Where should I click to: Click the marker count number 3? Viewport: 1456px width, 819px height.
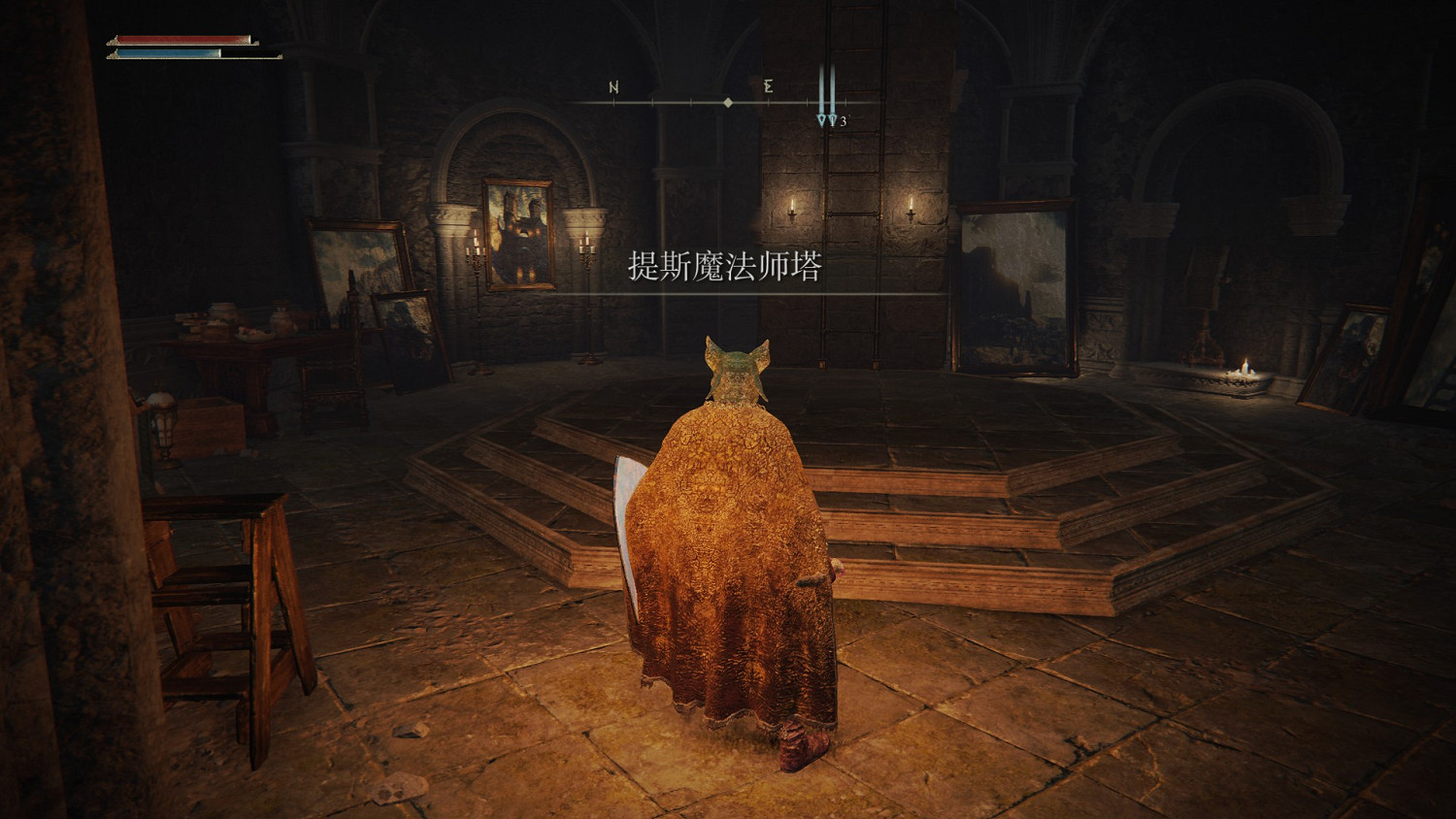[844, 120]
